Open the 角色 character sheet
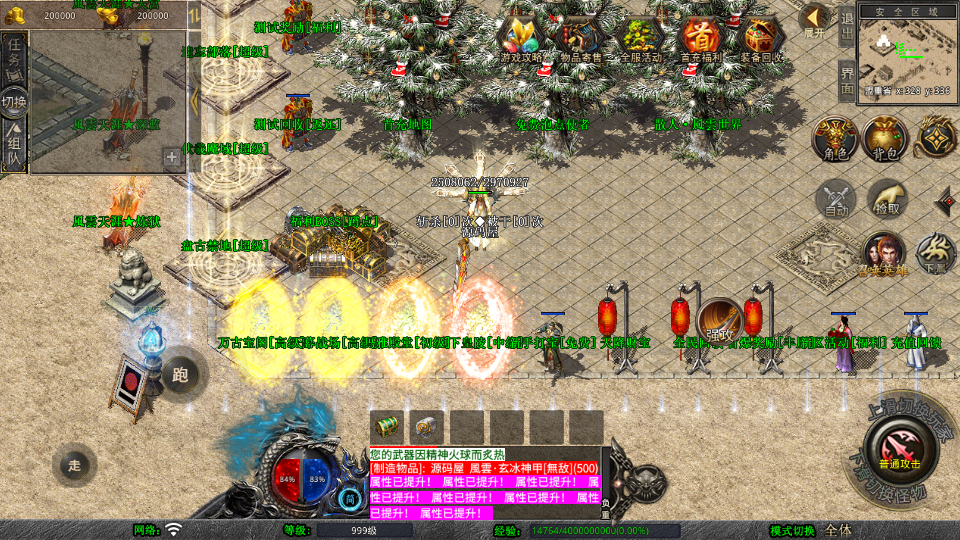This screenshot has height=540, width=960. point(831,139)
